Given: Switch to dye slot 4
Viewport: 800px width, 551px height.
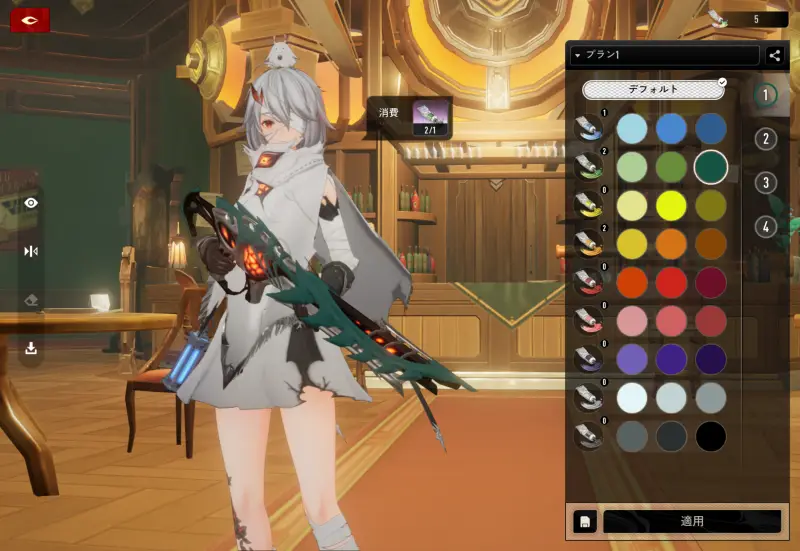Looking at the screenshot, I should [766, 227].
